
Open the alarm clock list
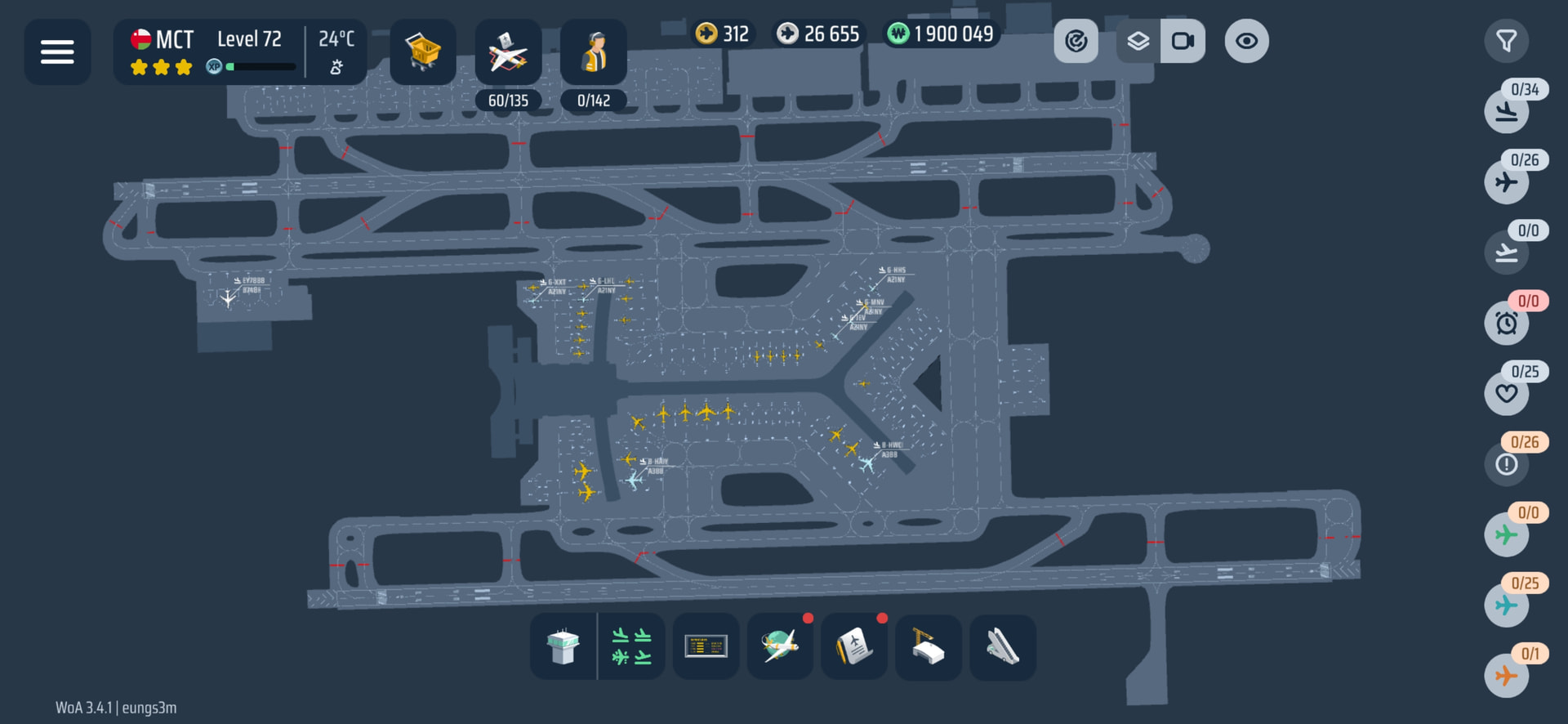(x=1506, y=323)
